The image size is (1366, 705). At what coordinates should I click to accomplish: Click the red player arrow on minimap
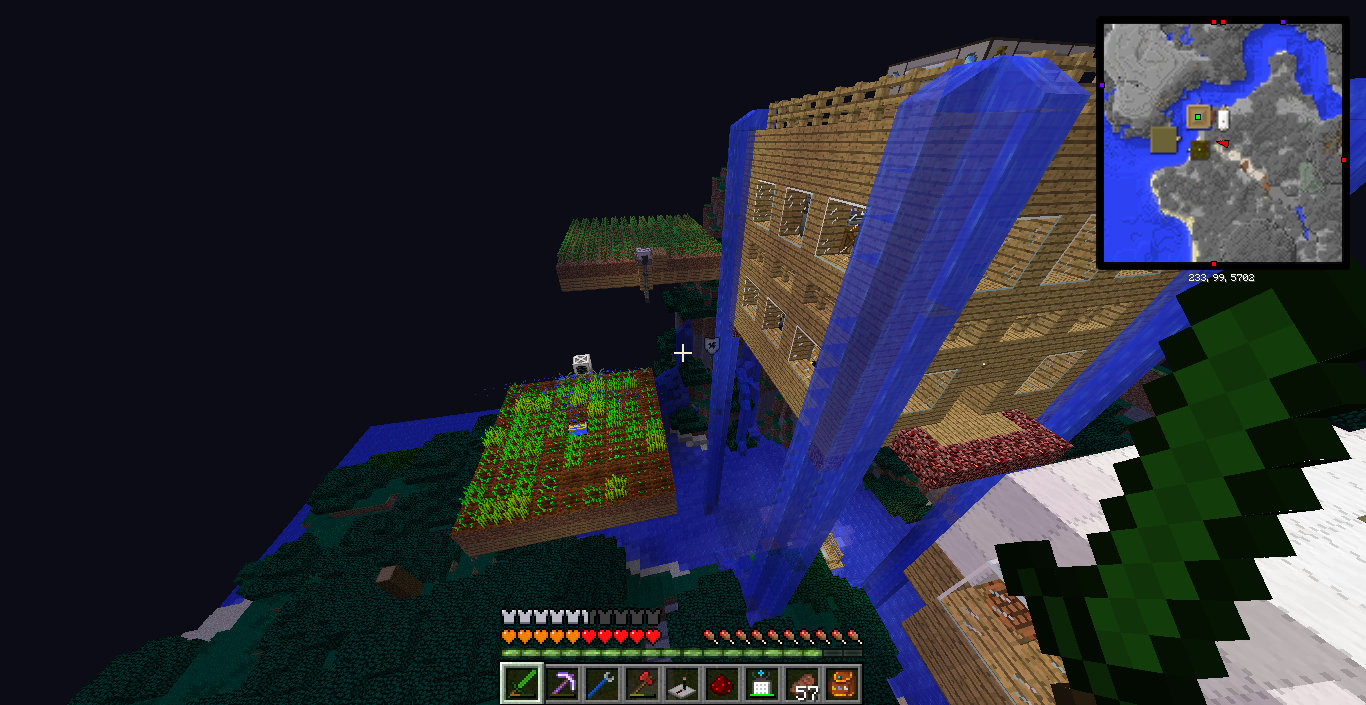[1222, 144]
